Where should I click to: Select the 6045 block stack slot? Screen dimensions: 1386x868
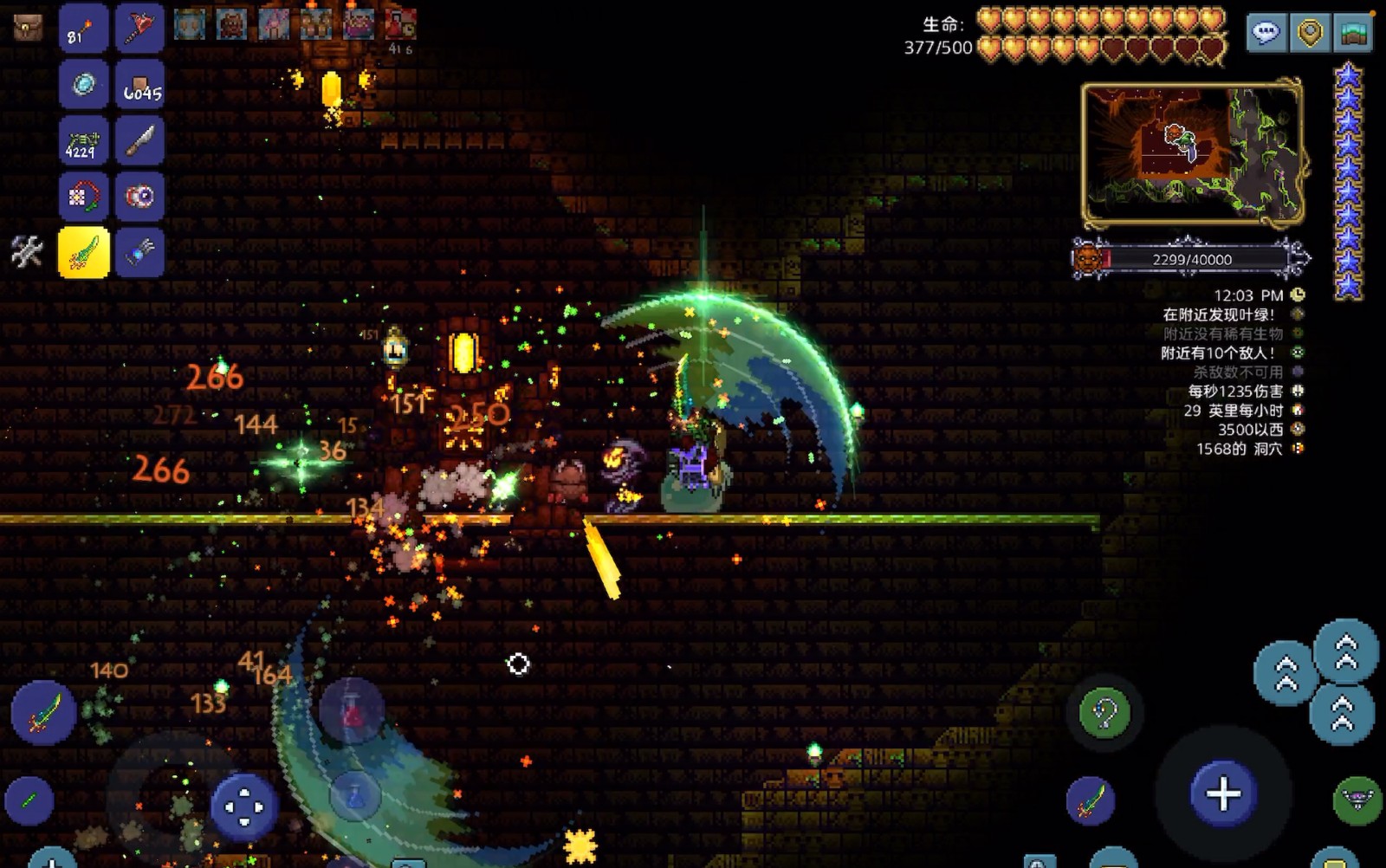tap(139, 86)
